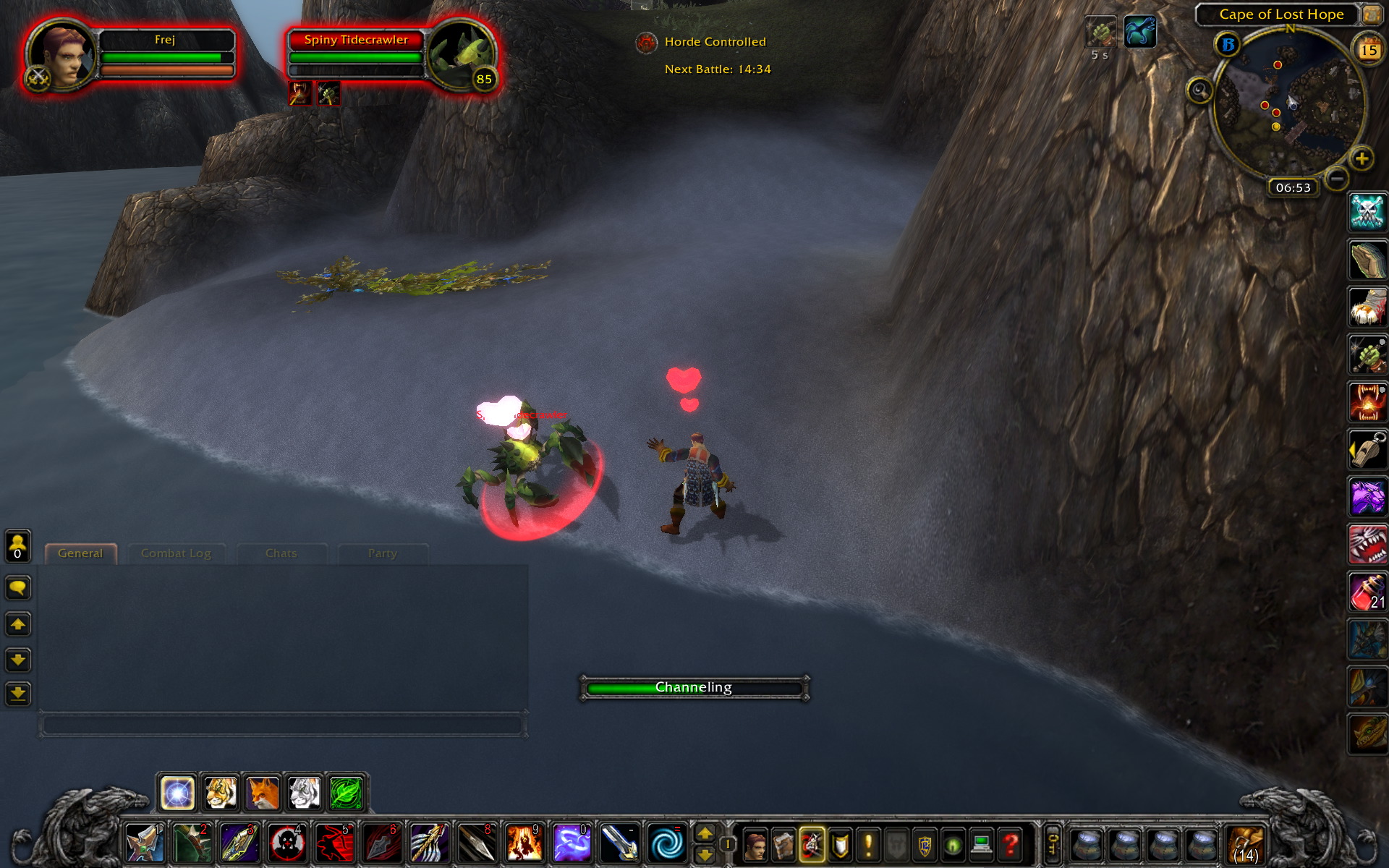The image size is (1389, 868).
Task: Toggle the minimap tracking magnifier button
Action: pyautogui.click(x=1199, y=90)
